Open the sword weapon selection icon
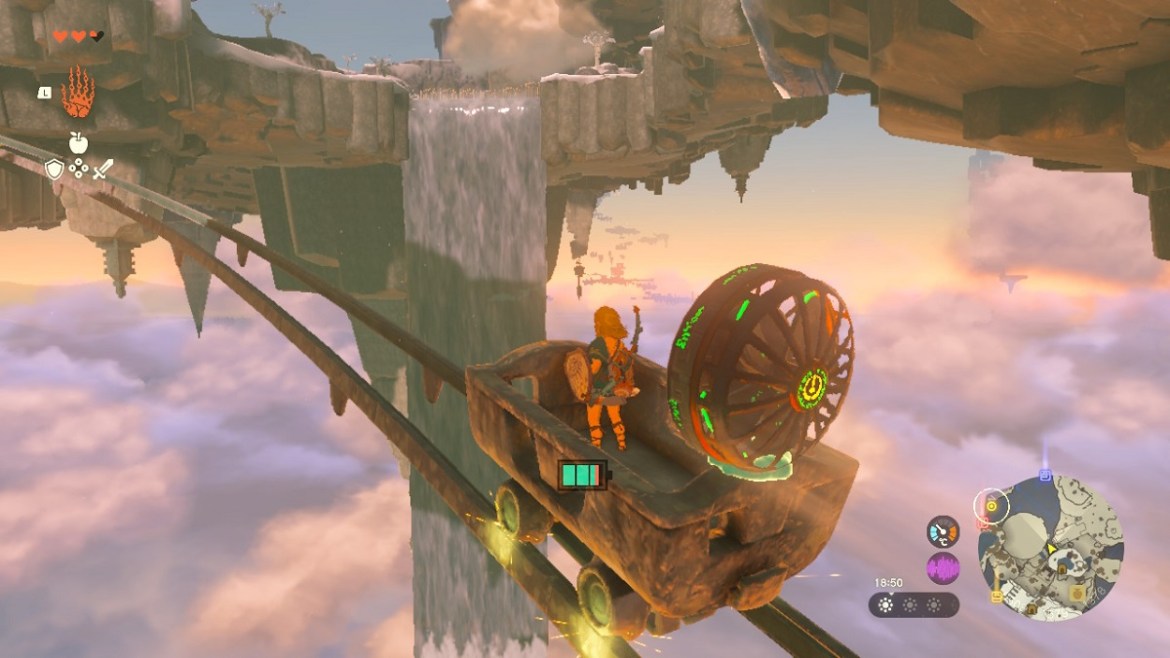 click(x=103, y=169)
